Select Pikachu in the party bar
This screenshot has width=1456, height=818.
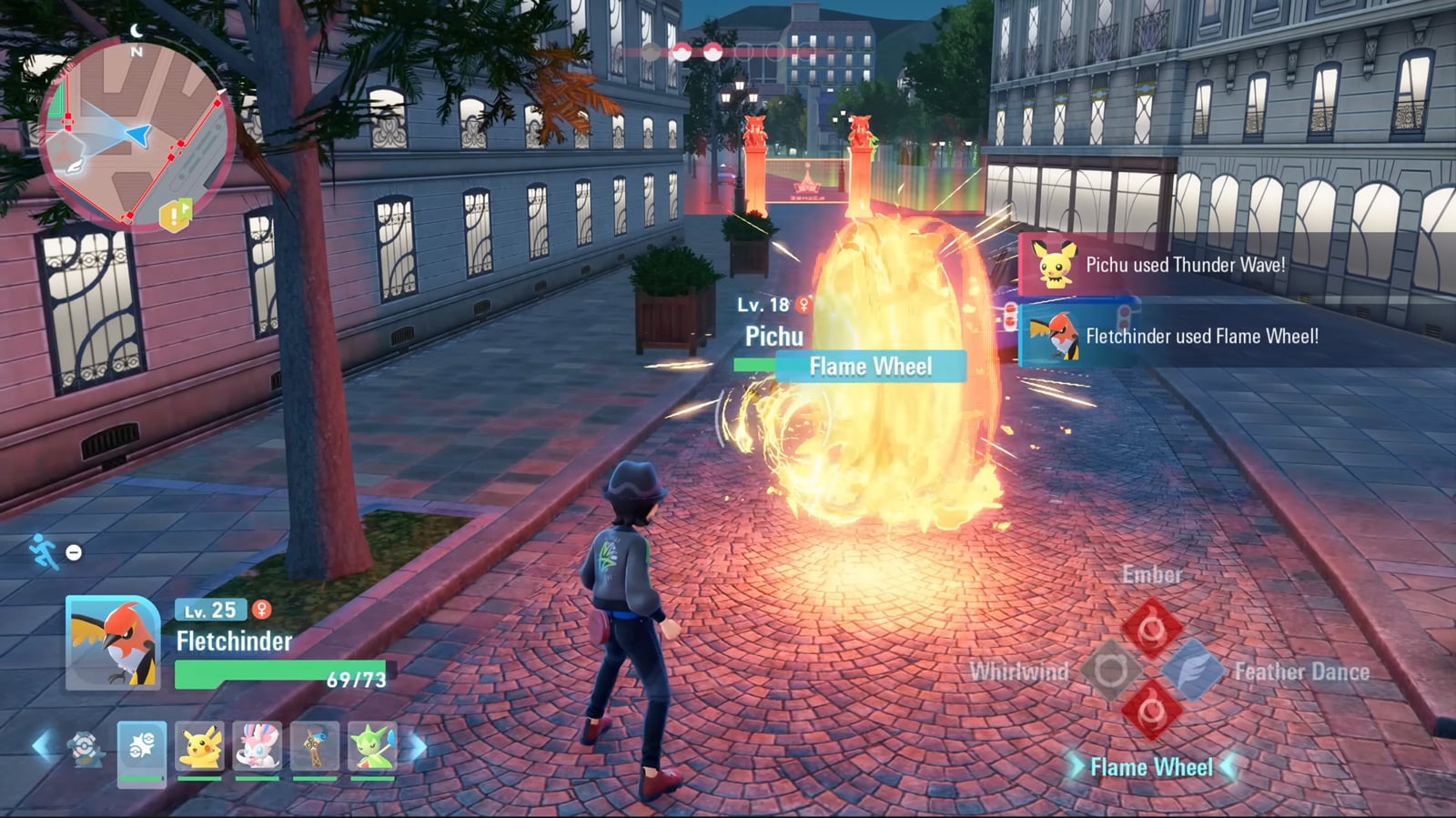[198, 744]
